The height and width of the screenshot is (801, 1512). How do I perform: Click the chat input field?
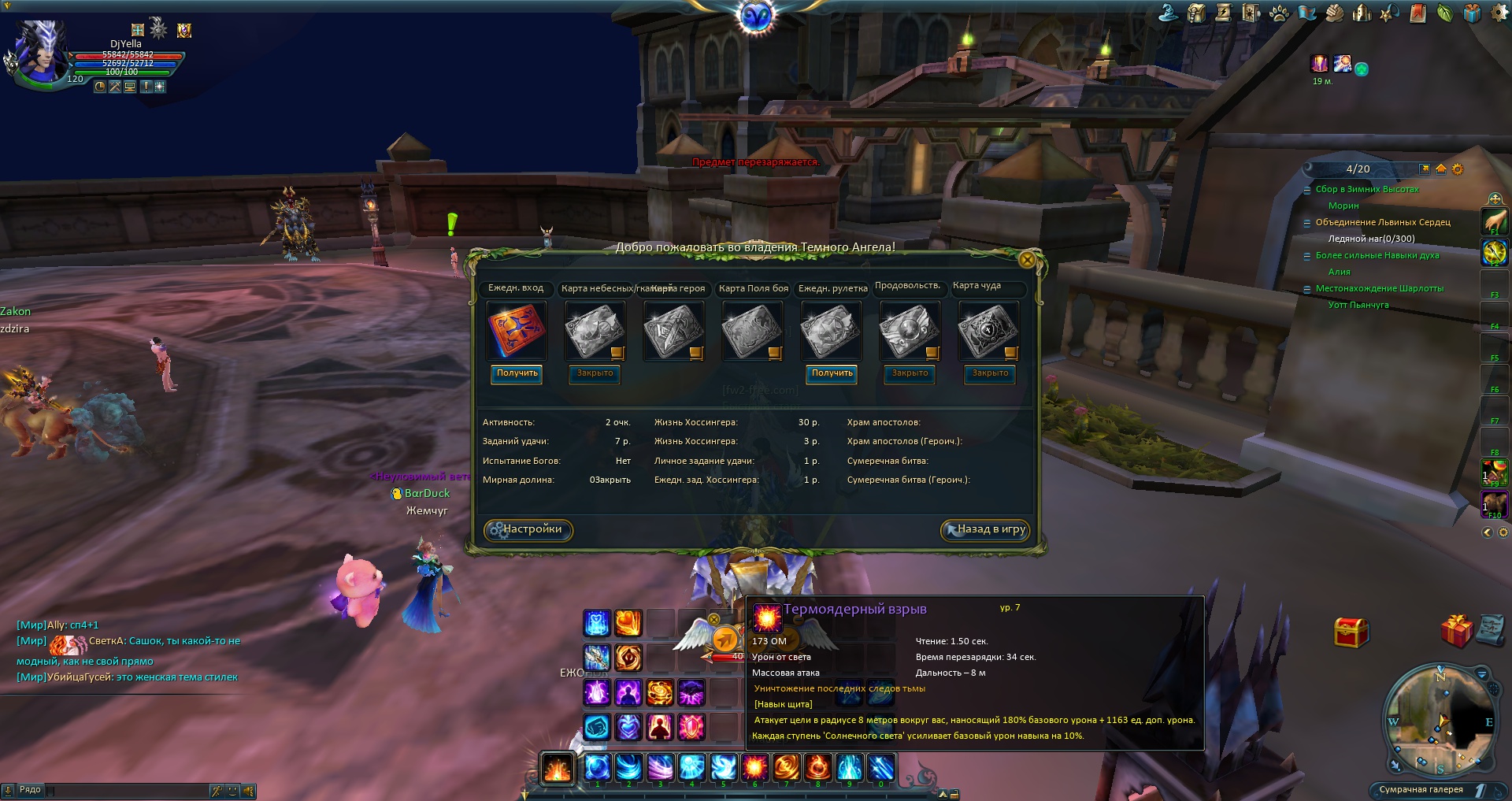click(x=126, y=790)
